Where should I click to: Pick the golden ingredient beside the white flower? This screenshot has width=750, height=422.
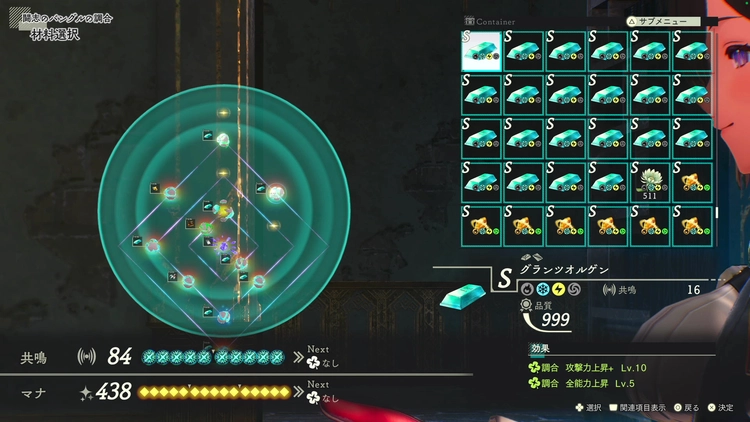point(693,181)
